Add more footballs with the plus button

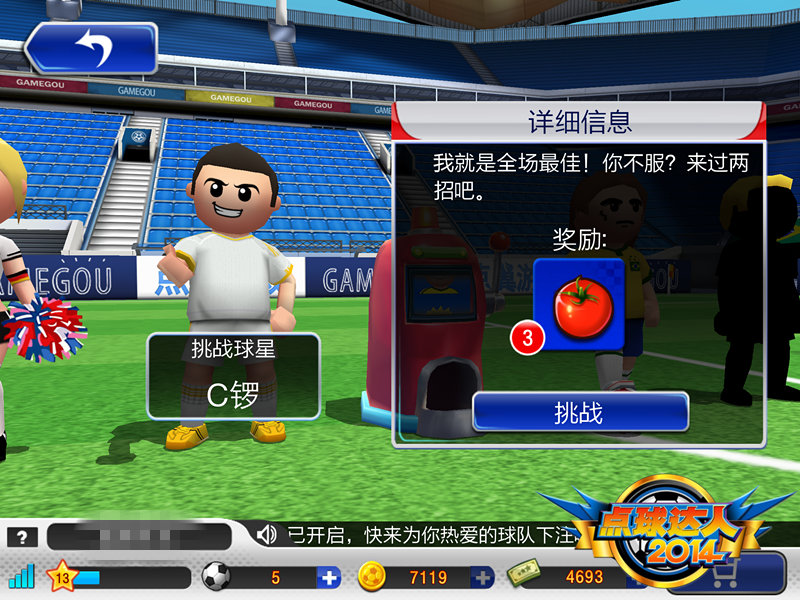(x=329, y=577)
